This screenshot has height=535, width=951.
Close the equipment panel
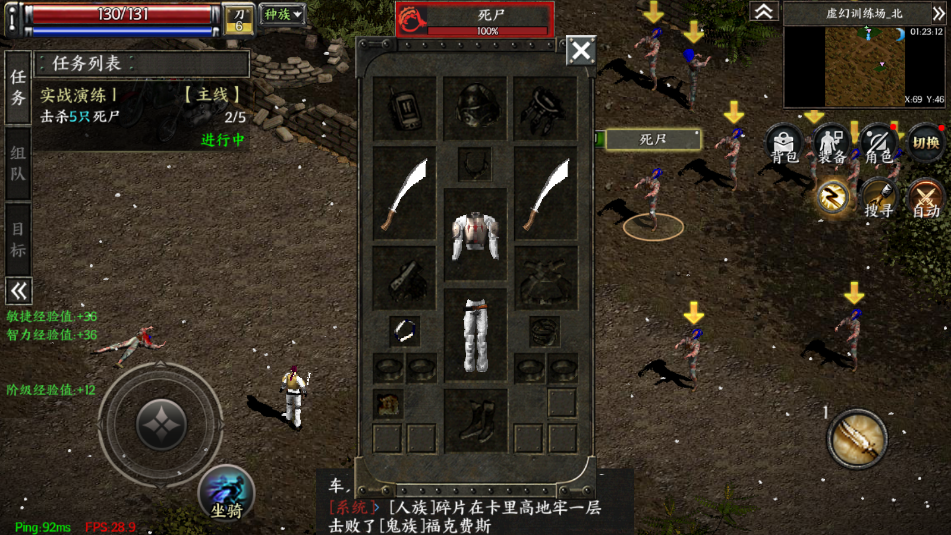[x=581, y=50]
